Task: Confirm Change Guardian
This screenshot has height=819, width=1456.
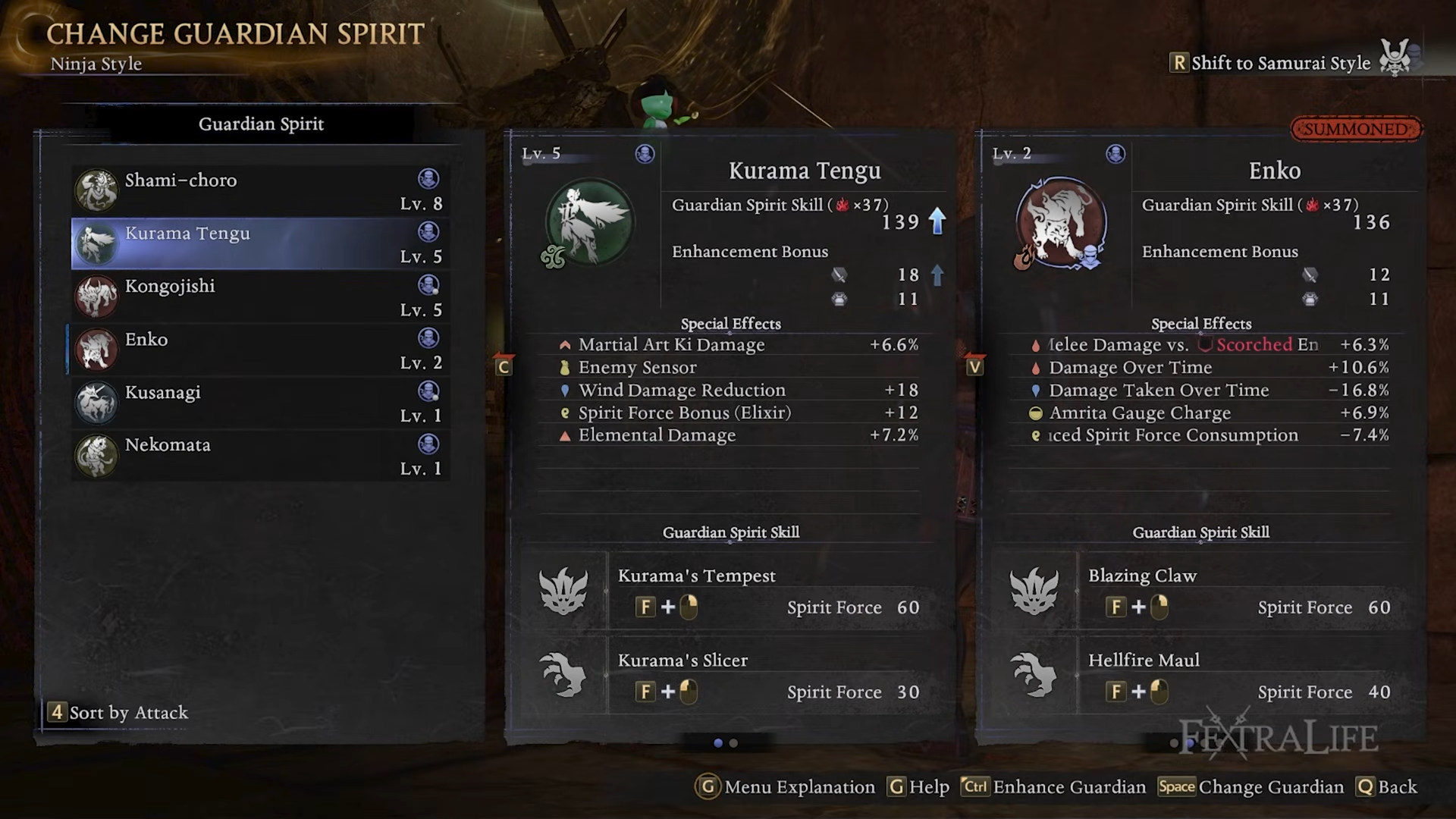Action: point(1251,787)
